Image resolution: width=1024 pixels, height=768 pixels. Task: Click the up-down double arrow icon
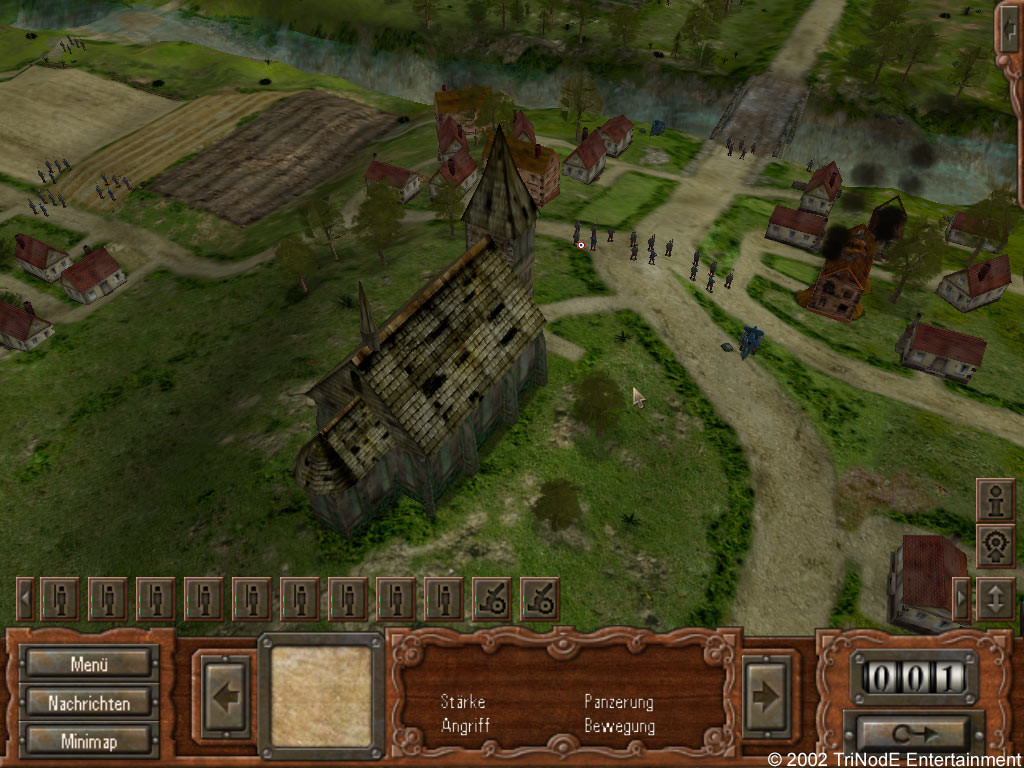995,598
